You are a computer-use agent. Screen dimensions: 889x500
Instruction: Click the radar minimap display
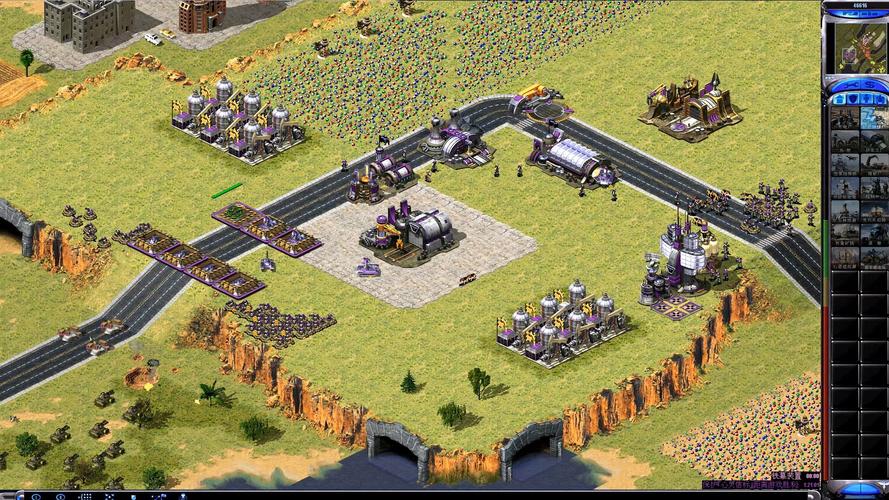(859, 48)
